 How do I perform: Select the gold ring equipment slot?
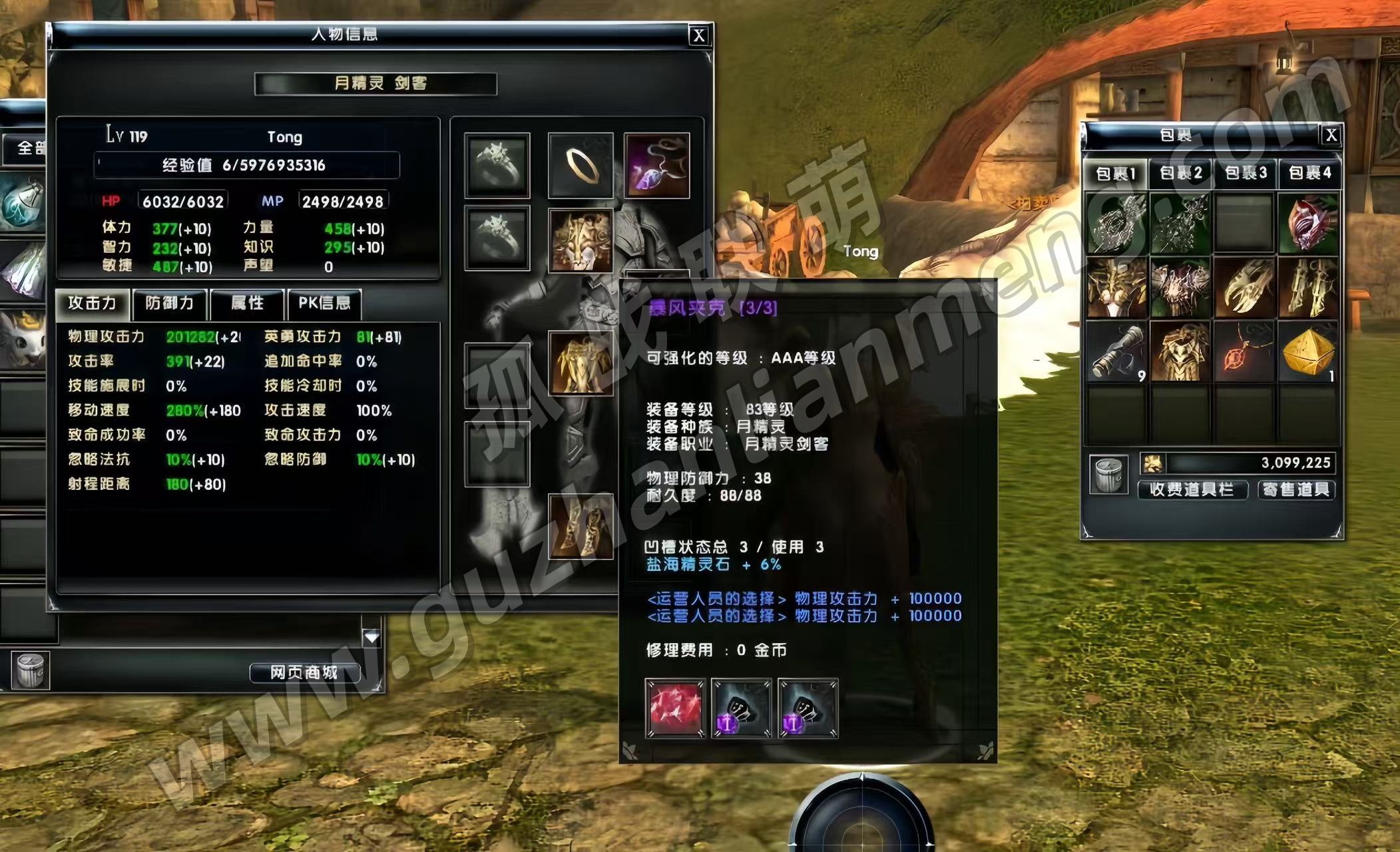[581, 165]
